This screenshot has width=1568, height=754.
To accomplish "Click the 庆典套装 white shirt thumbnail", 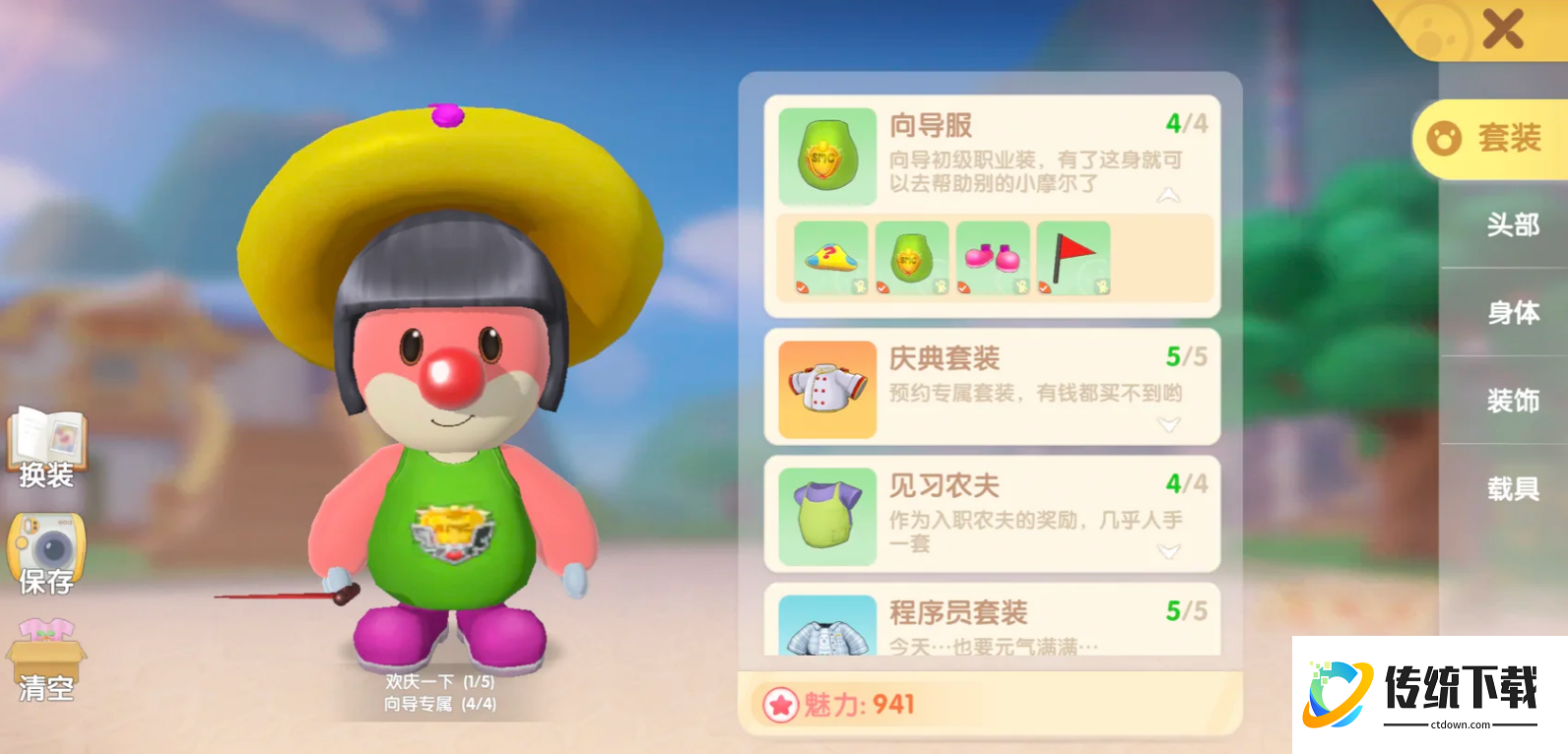I will tap(826, 386).
